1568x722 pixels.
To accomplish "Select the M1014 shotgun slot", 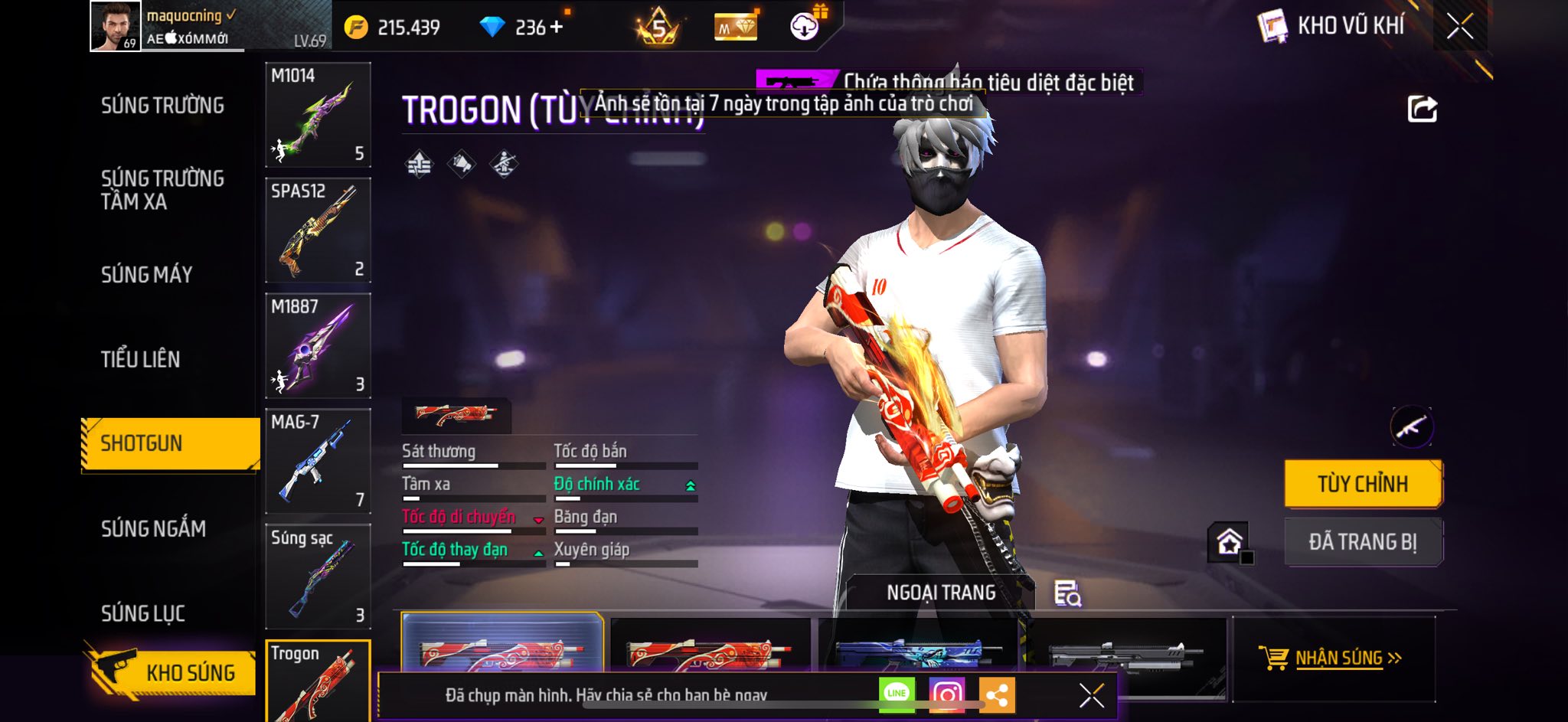I will pyautogui.click(x=318, y=115).
